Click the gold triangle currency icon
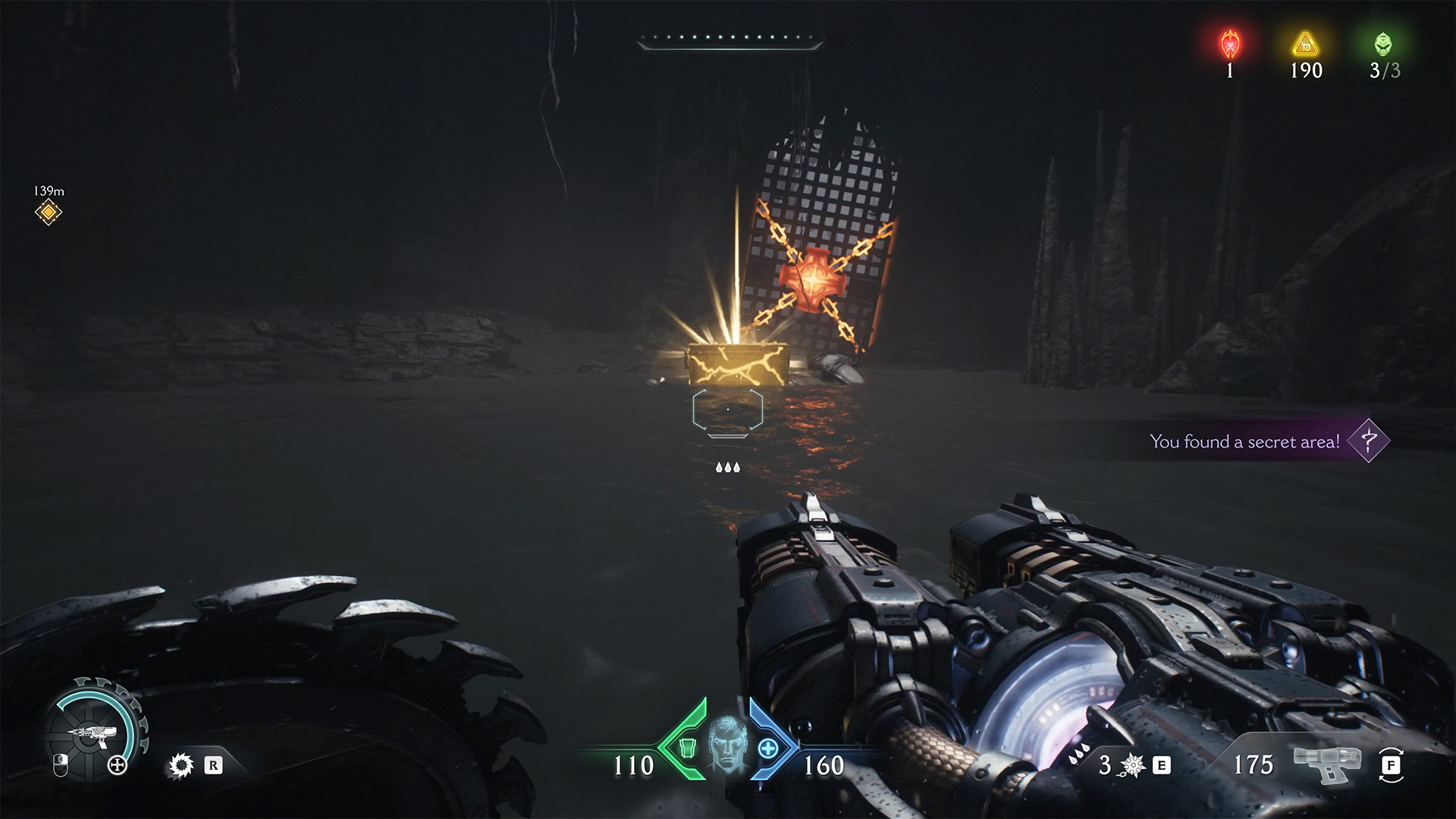The width and height of the screenshot is (1456, 819). point(1305,45)
